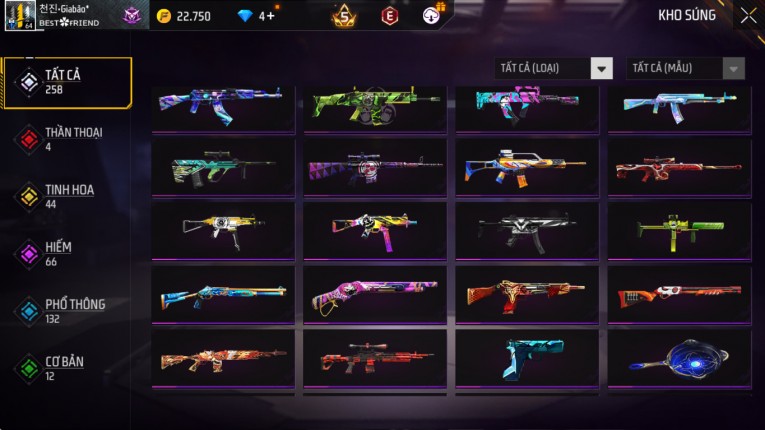Open the TINH HOA rarity tab
Viewport: 765px width, 430px height.
tap(67, 196)
